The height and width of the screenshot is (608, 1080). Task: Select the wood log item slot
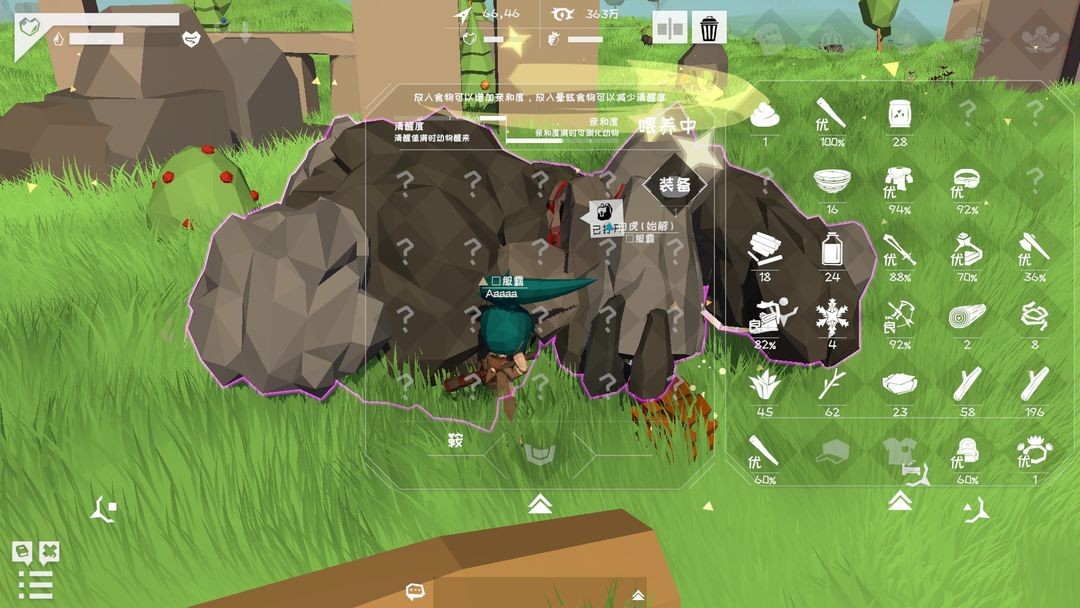pos(967,317)
